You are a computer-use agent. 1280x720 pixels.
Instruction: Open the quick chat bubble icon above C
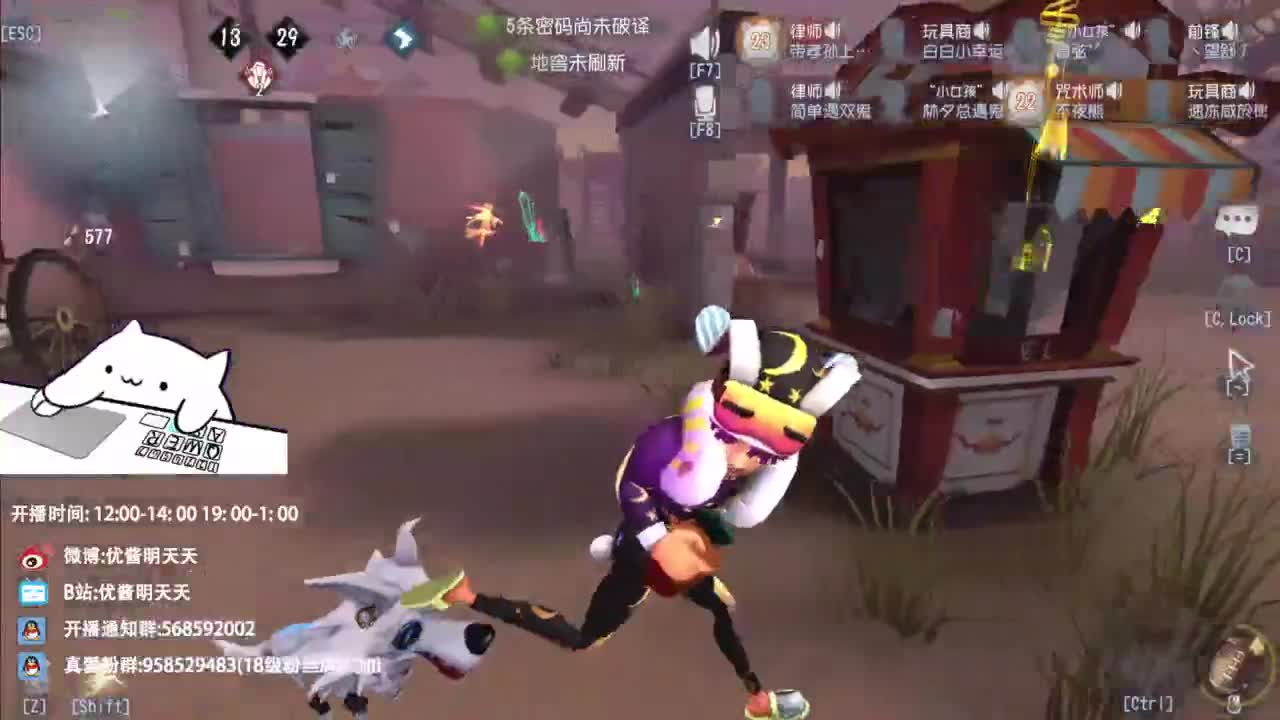tap(1240, 222)
